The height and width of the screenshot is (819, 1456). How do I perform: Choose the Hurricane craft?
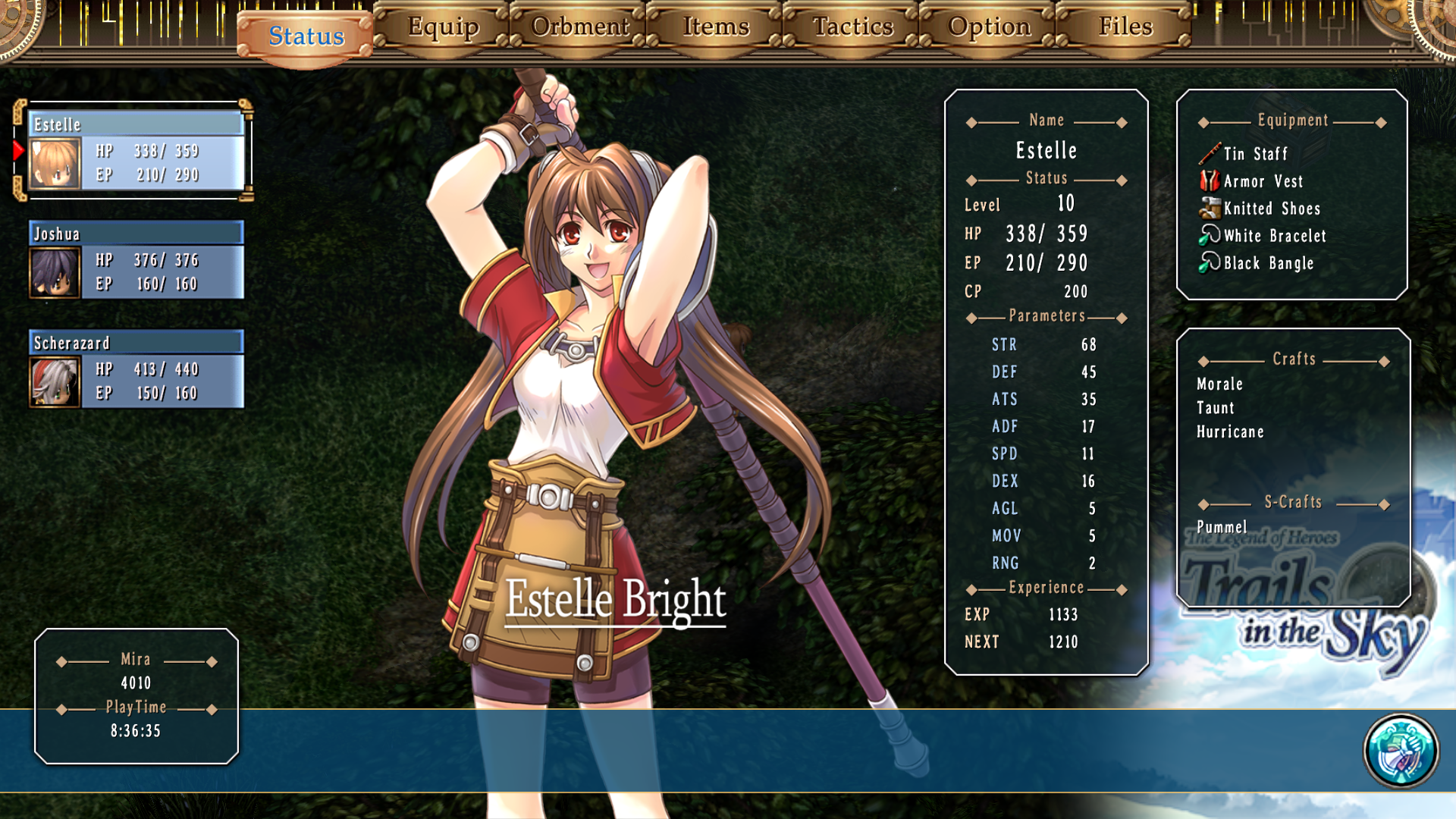tap(1230, 432)
